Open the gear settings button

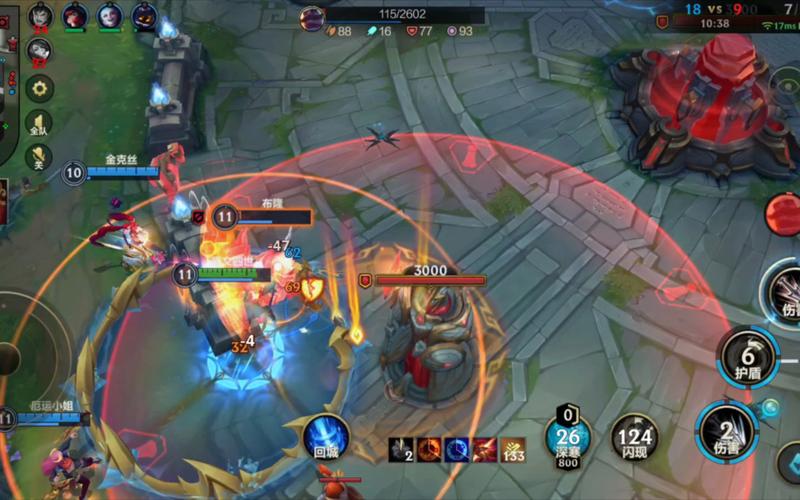coord(40,88)
